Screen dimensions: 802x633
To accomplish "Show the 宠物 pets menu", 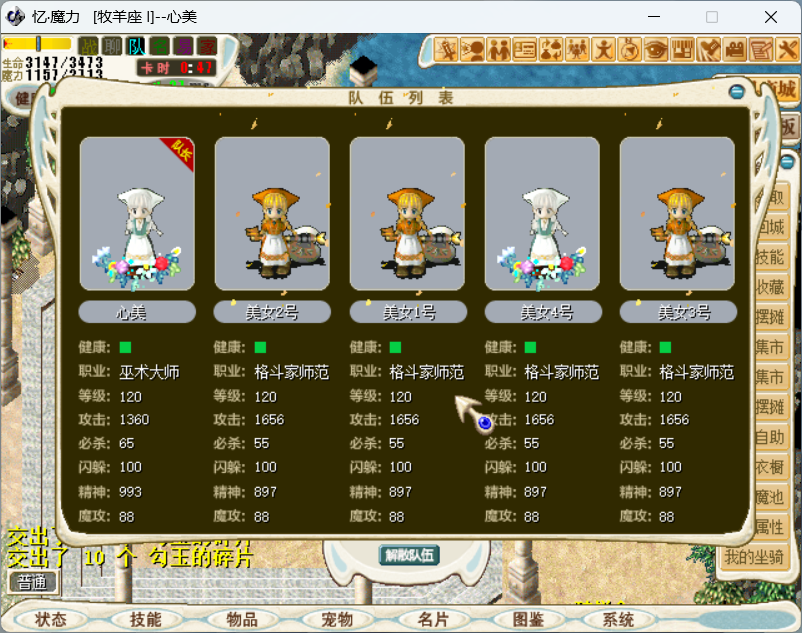I will point(337,620).
